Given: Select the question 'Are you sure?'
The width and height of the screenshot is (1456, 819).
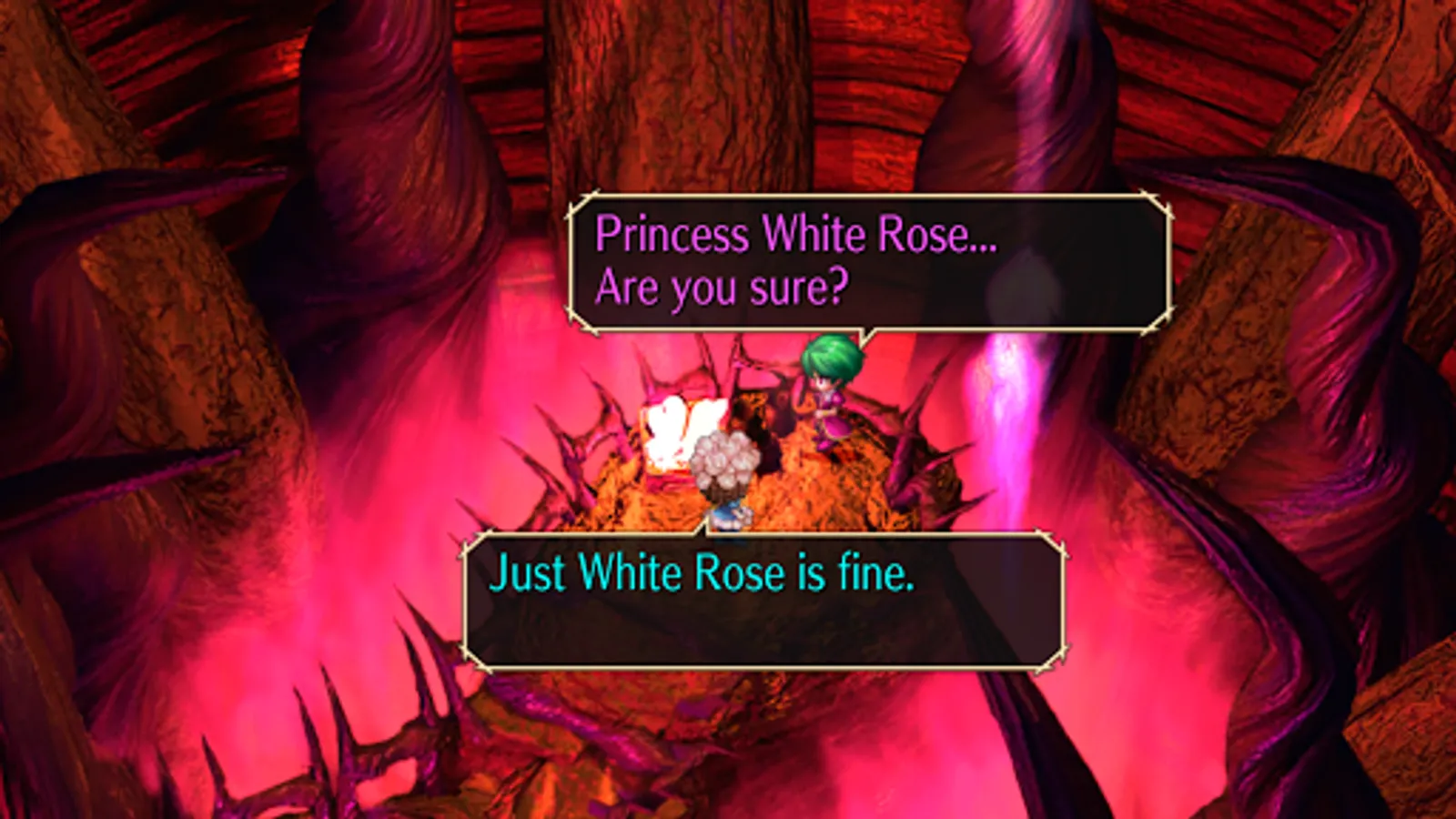Looking at the screenshot, I should click(722, 288).
